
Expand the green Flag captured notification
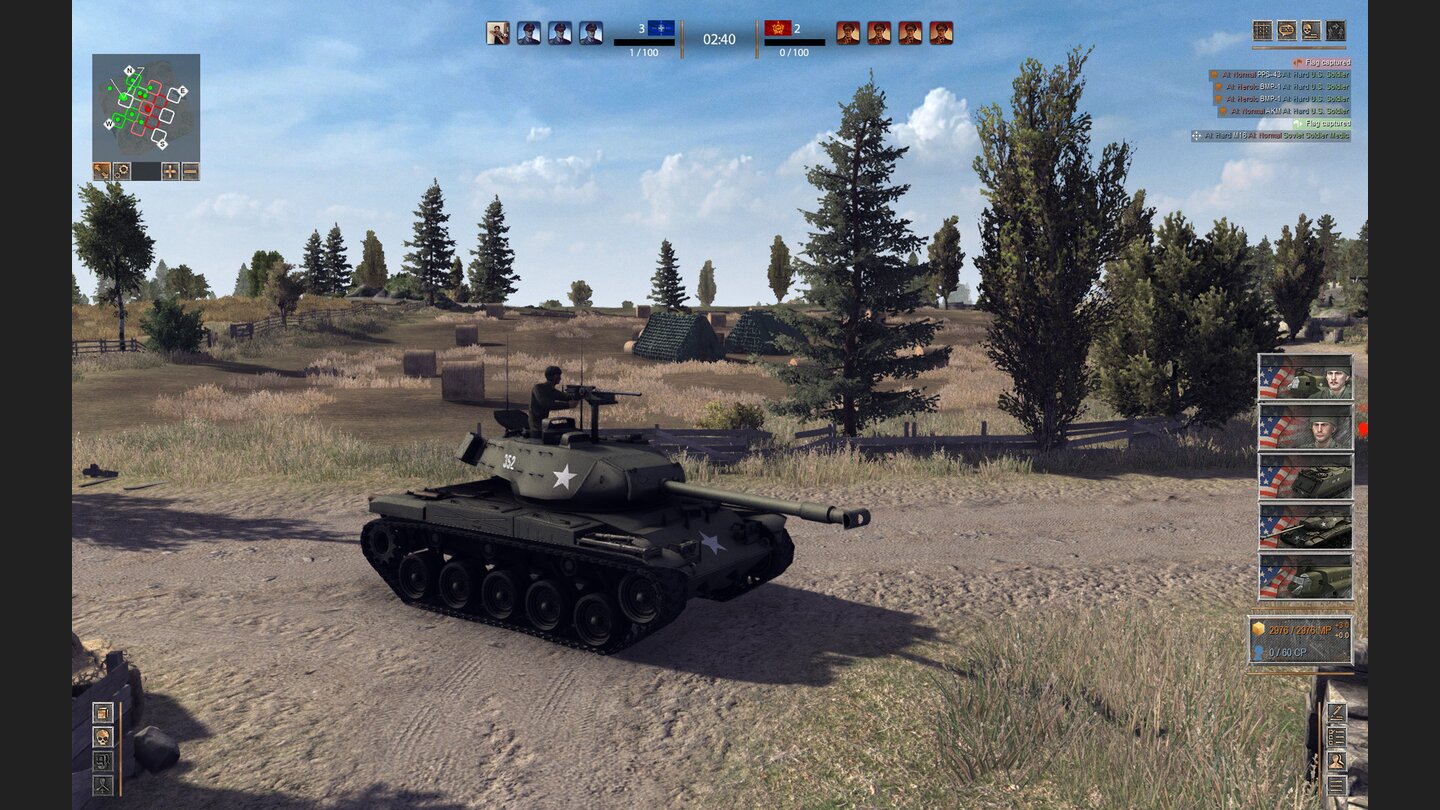click(1322, 123)
